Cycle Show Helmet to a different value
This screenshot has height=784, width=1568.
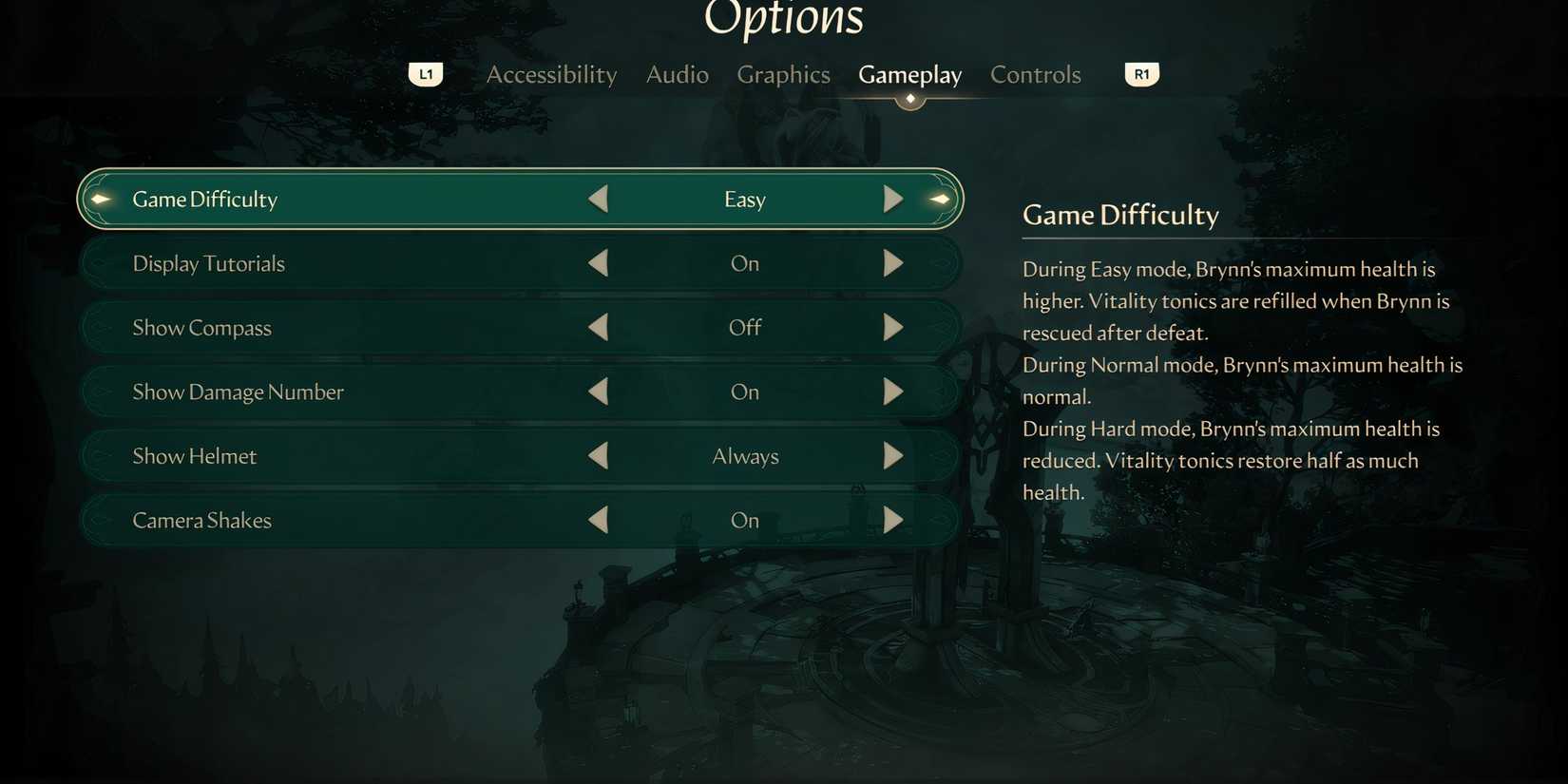891,455
